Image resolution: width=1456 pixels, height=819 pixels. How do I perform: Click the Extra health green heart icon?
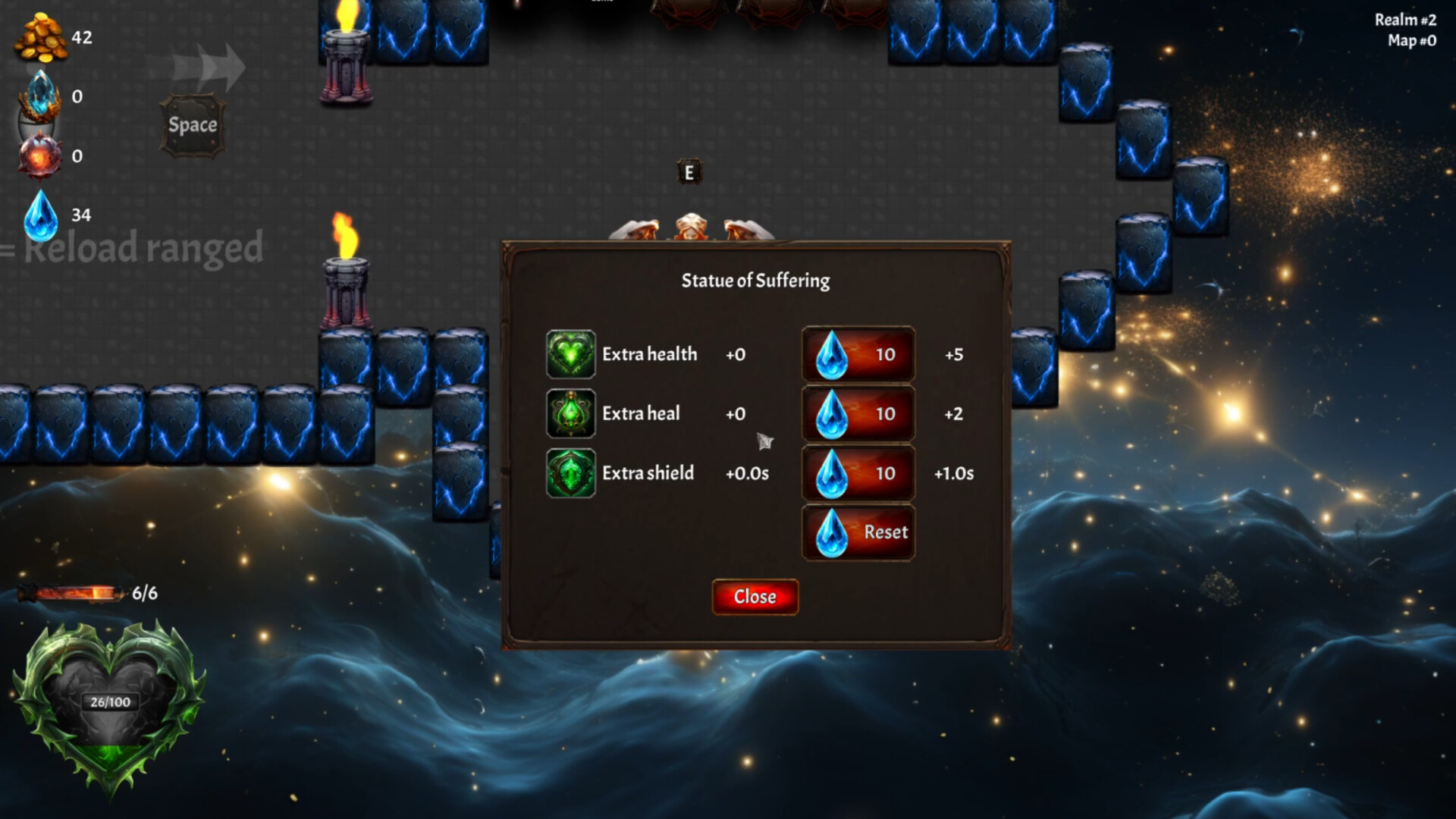click(x=570, y=354)
